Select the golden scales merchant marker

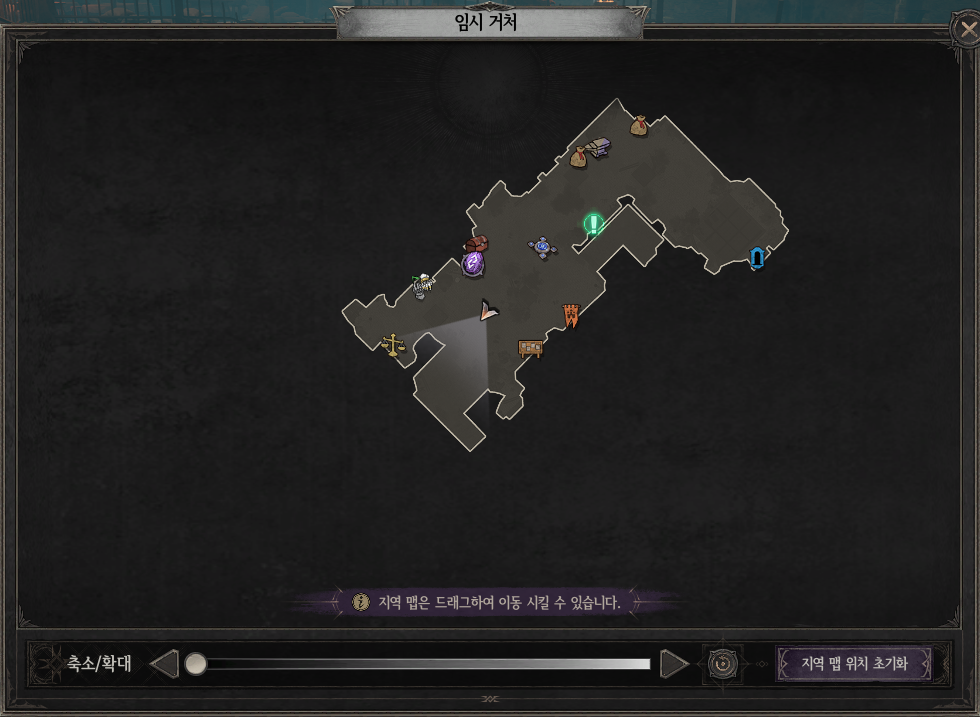click(393, 345)
